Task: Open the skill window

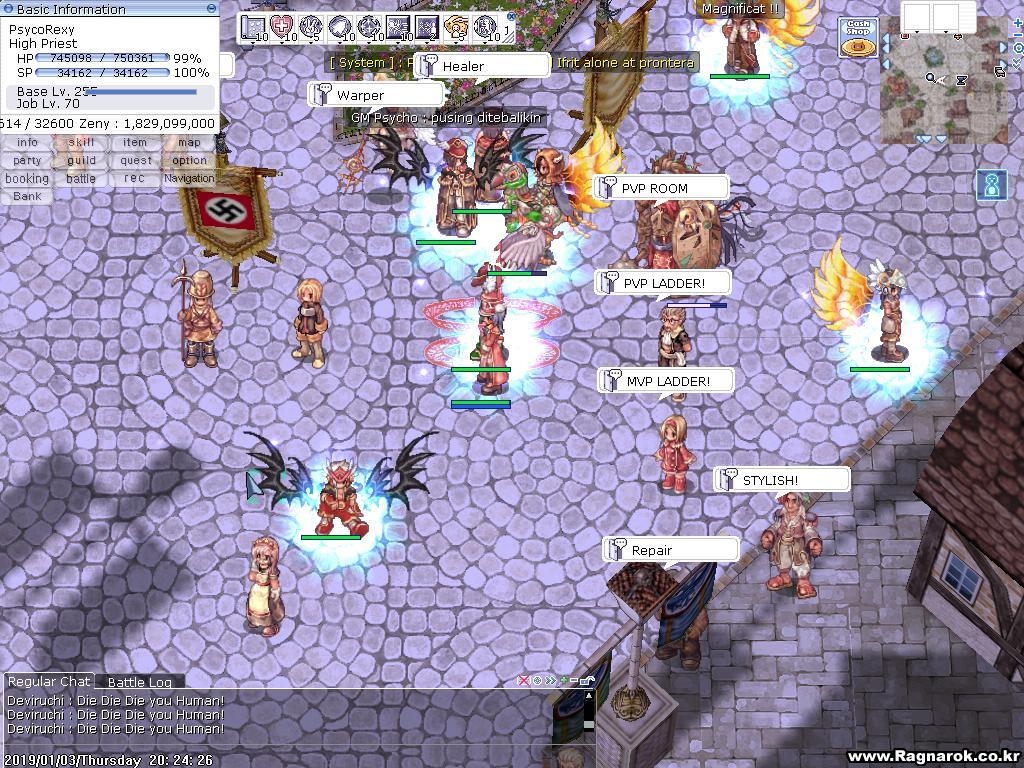Action: [x=81, y=142]
